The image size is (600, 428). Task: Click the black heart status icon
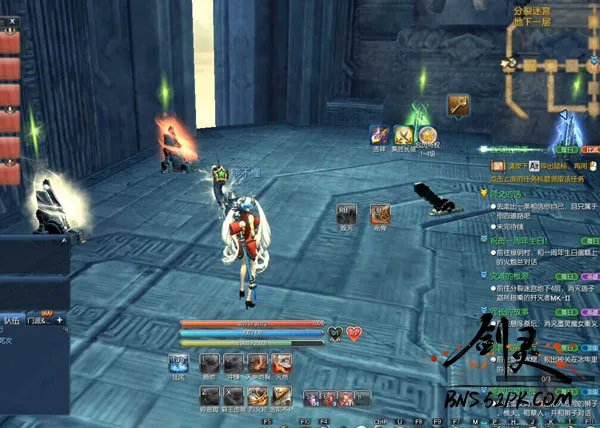tap(336, 333)
